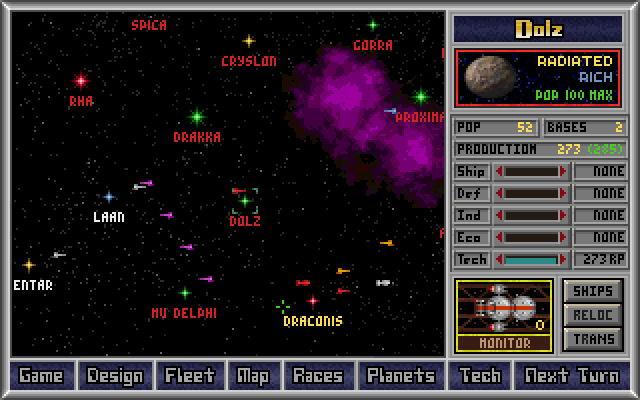Open the Game menu
The width and height of the screenshot is (640, 400).
(40, 376)
